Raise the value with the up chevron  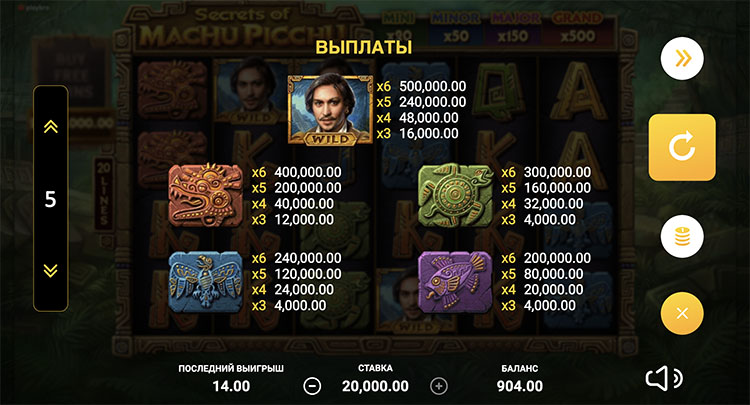[50, 127]
